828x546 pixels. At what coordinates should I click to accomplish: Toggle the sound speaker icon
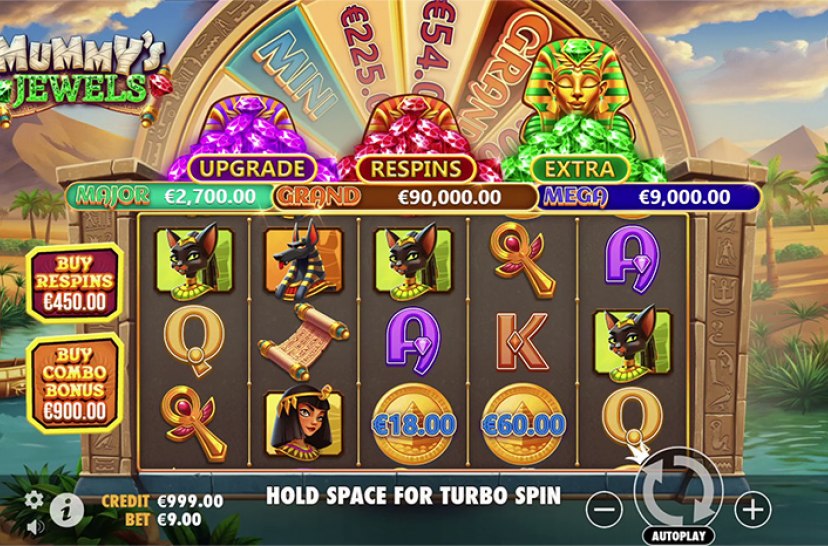pos(34,524)
